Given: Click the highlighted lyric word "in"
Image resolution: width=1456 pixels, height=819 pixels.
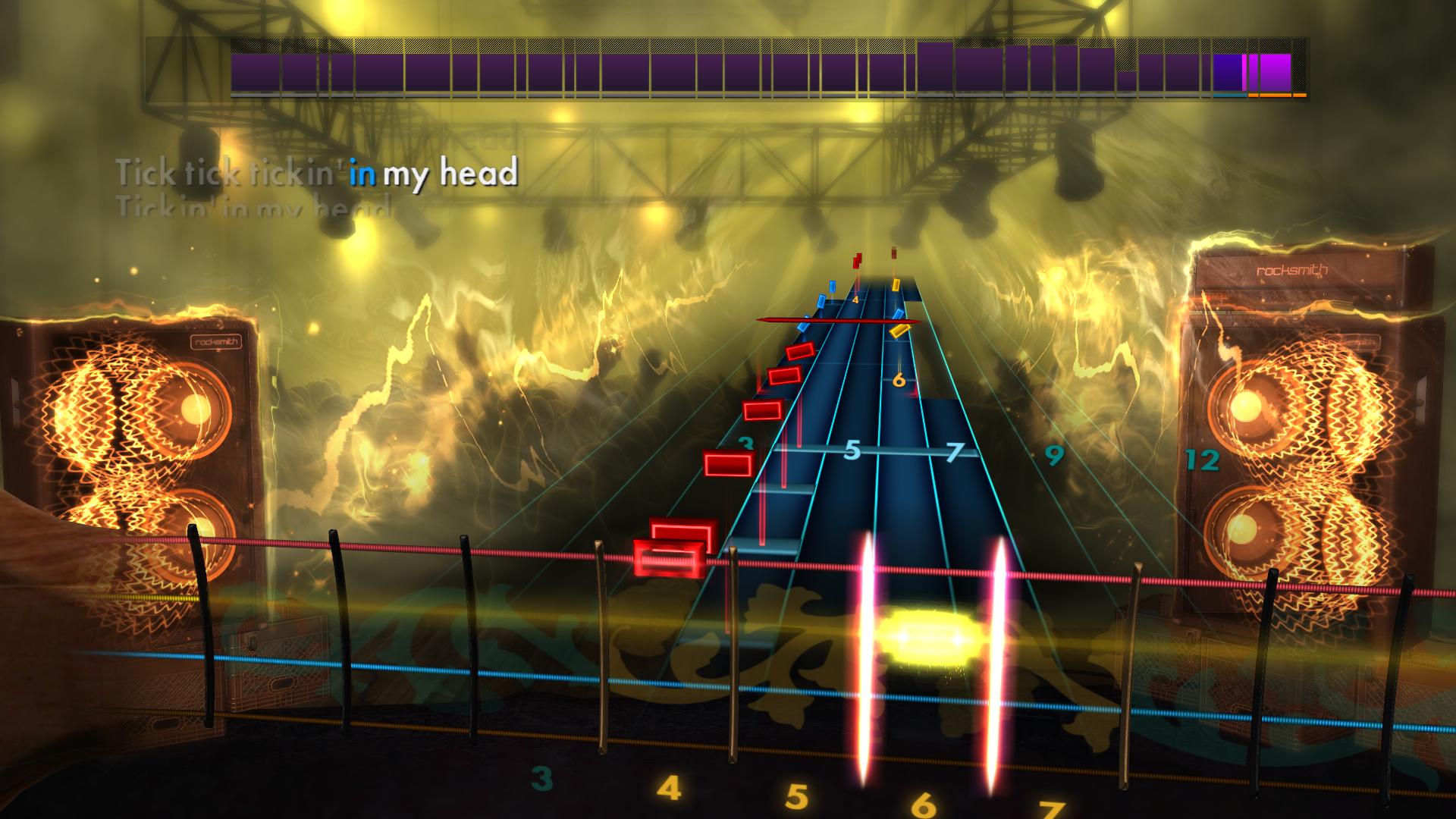Looking at the screenshot, I should [364, 174].
